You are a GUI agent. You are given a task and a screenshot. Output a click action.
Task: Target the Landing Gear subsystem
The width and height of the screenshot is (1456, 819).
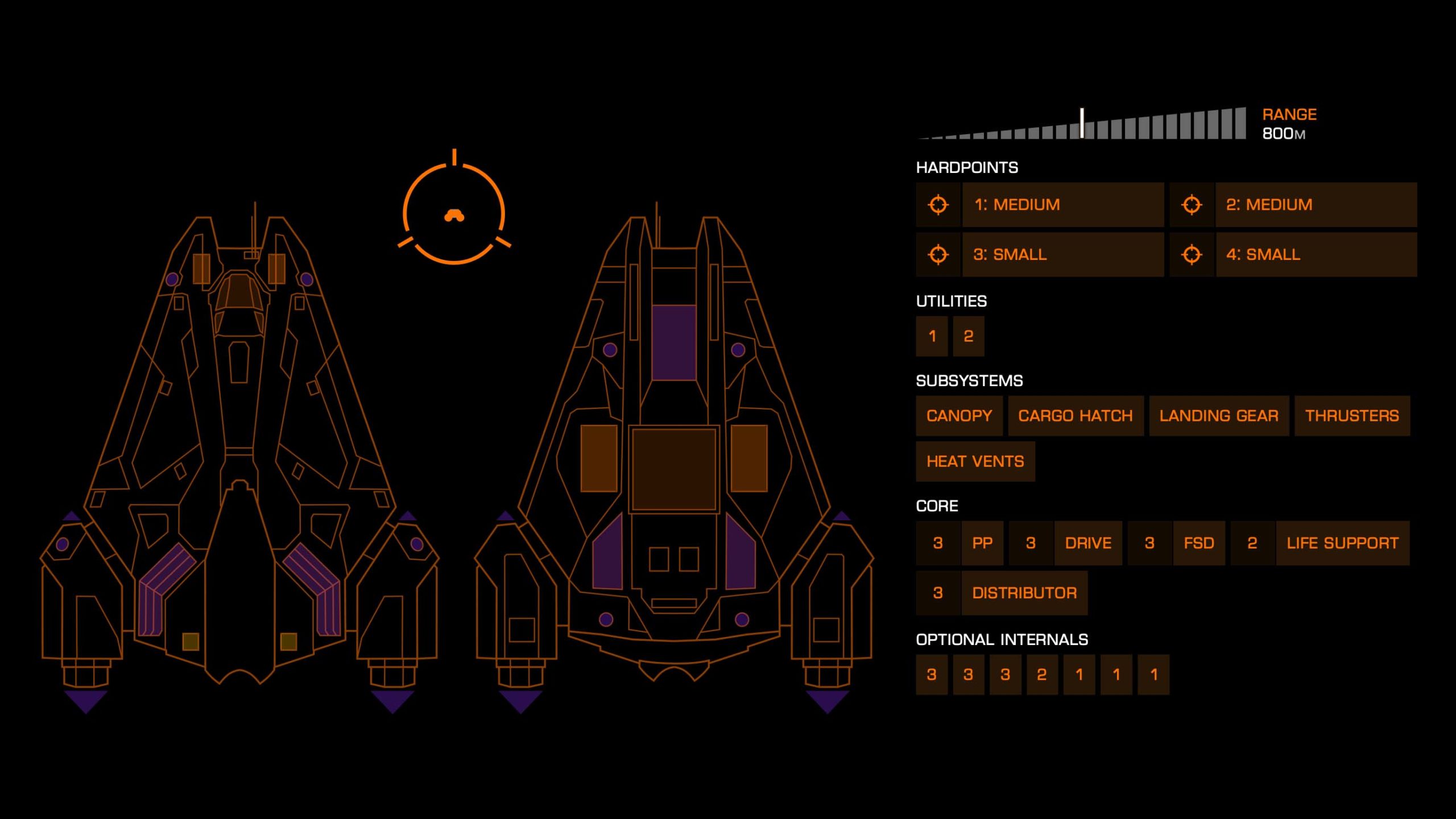(x=1218, y=416)
